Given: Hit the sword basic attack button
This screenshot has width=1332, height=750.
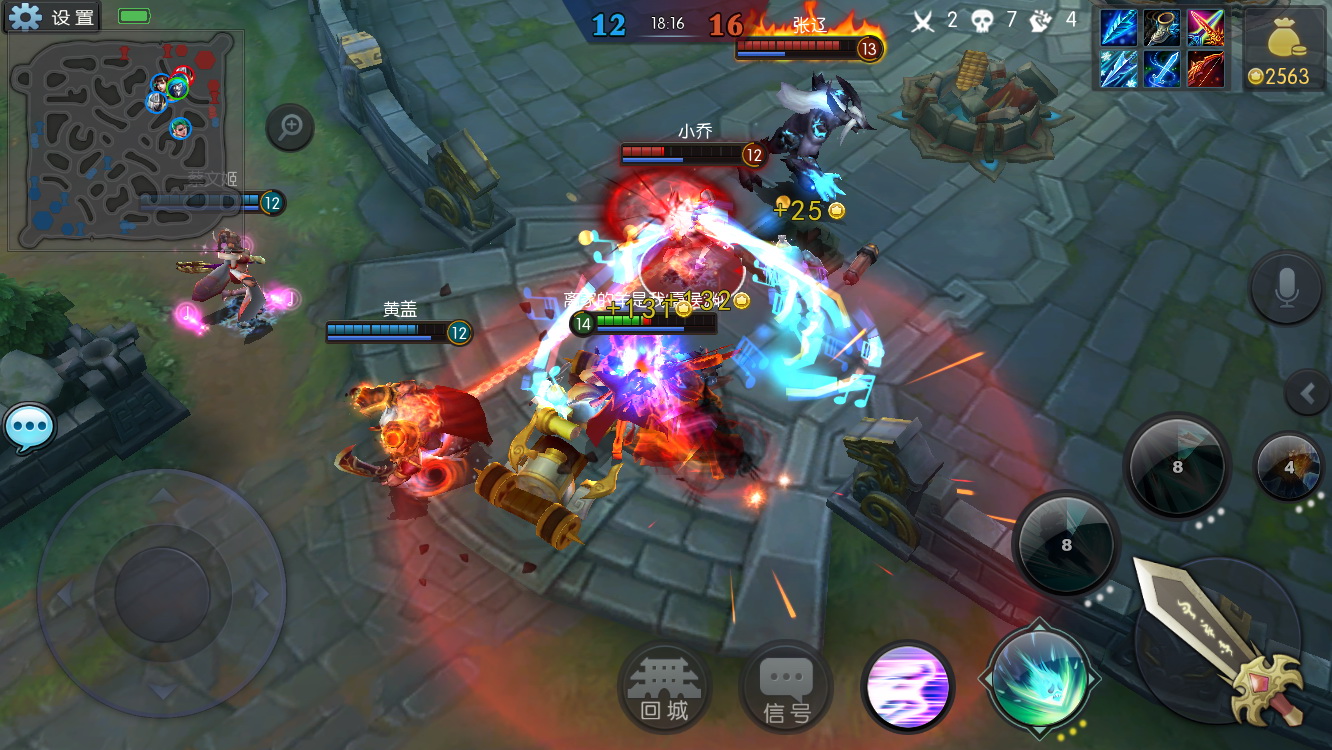Looking at the screenshot, I should pos(1220,640).
